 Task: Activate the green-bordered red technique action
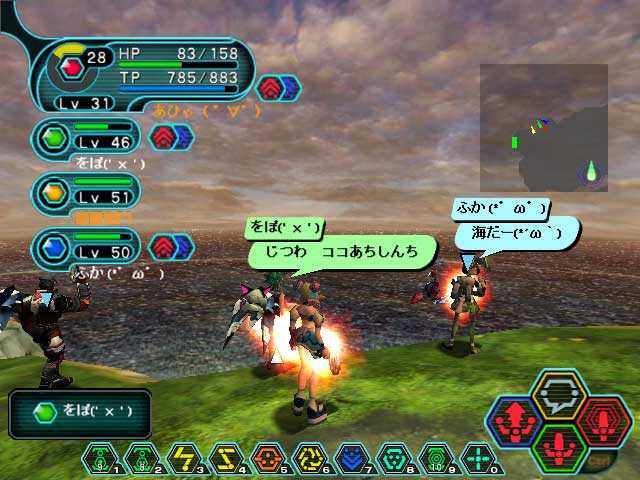coord(559,448)
